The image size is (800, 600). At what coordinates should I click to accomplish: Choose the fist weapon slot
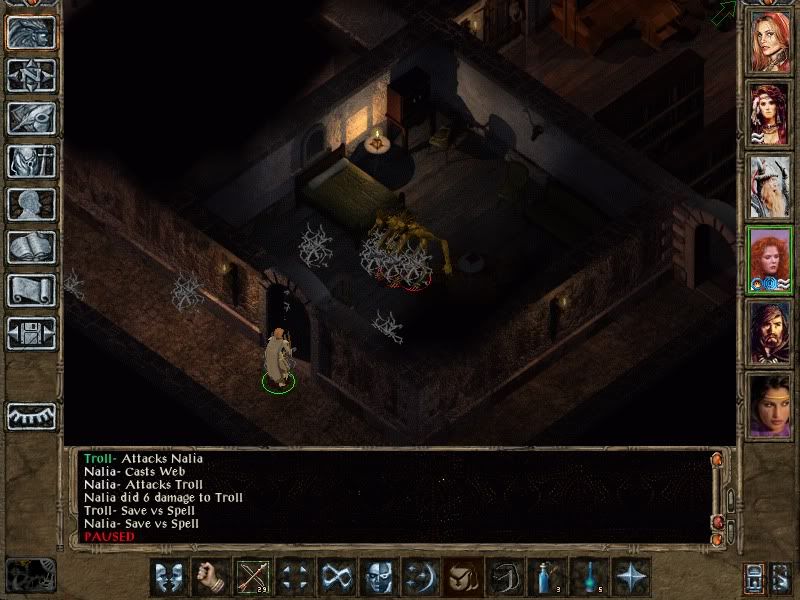pyautogui.click(x=210, y=577)
